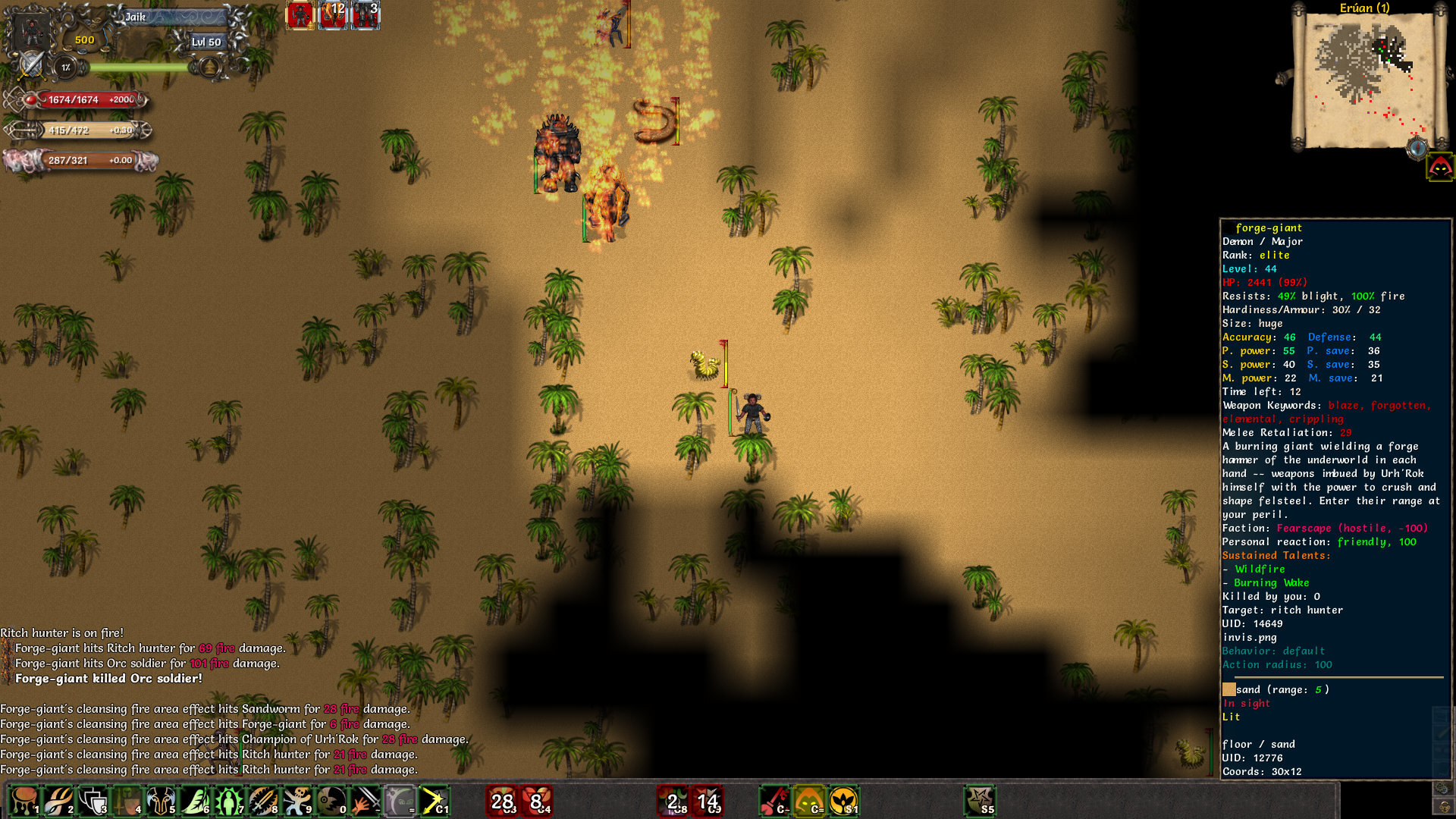Image resolution: width=1456 pixels, height=819 pixels.
Task: Use the glowing green figure talent in slot 7
Action: (x=229, y=802)
